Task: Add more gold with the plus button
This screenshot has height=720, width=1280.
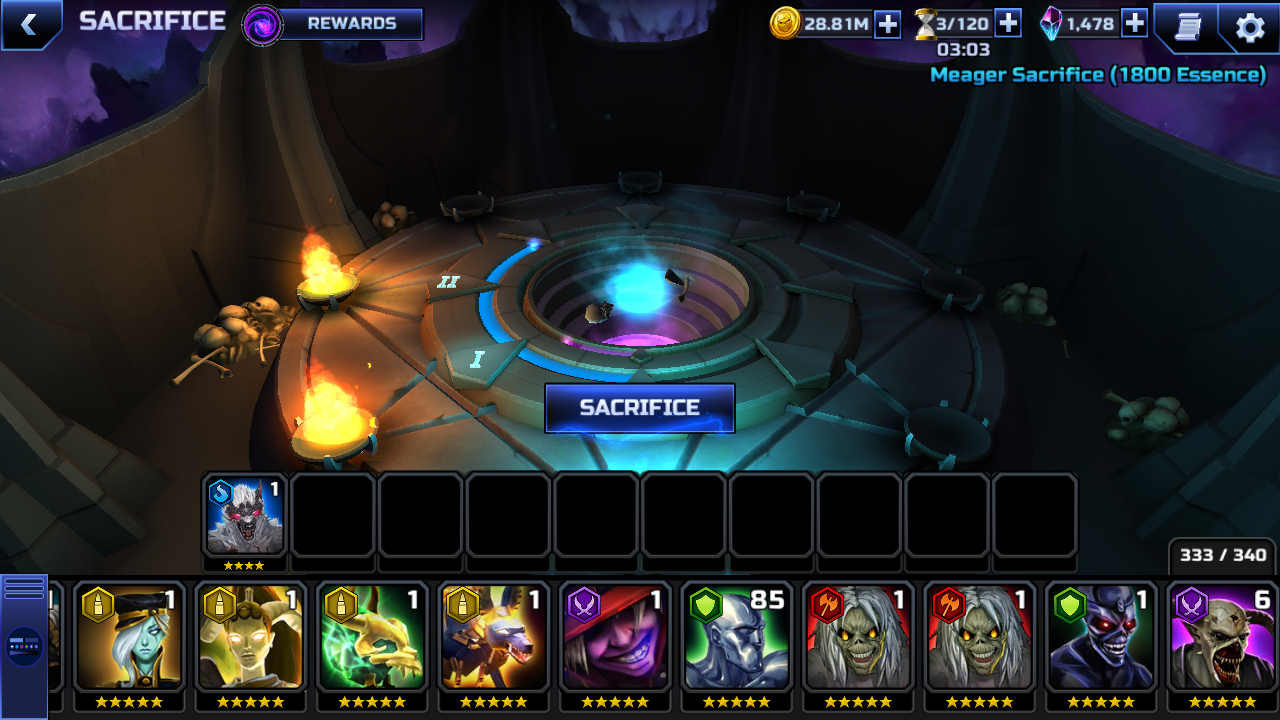Action: 888,24
